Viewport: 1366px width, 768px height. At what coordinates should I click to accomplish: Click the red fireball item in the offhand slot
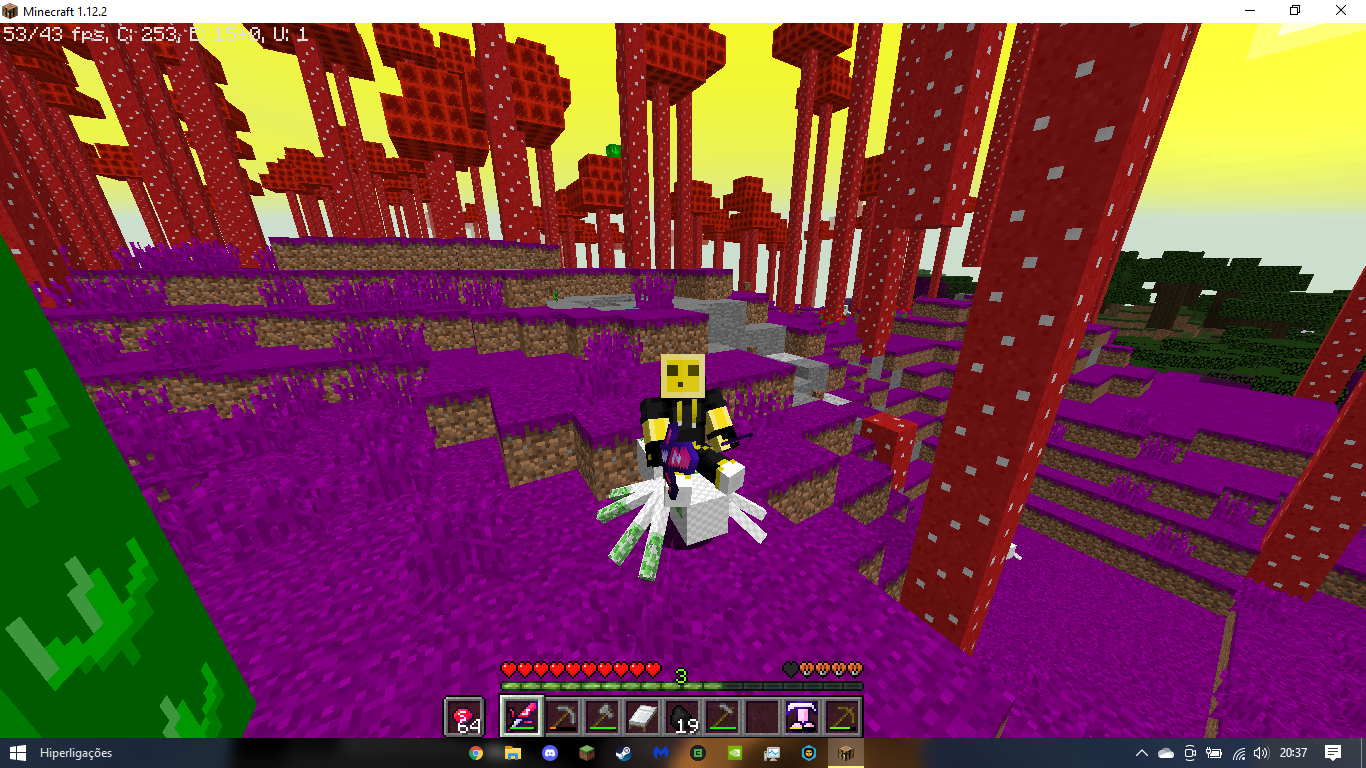click(x=462, y=717)
